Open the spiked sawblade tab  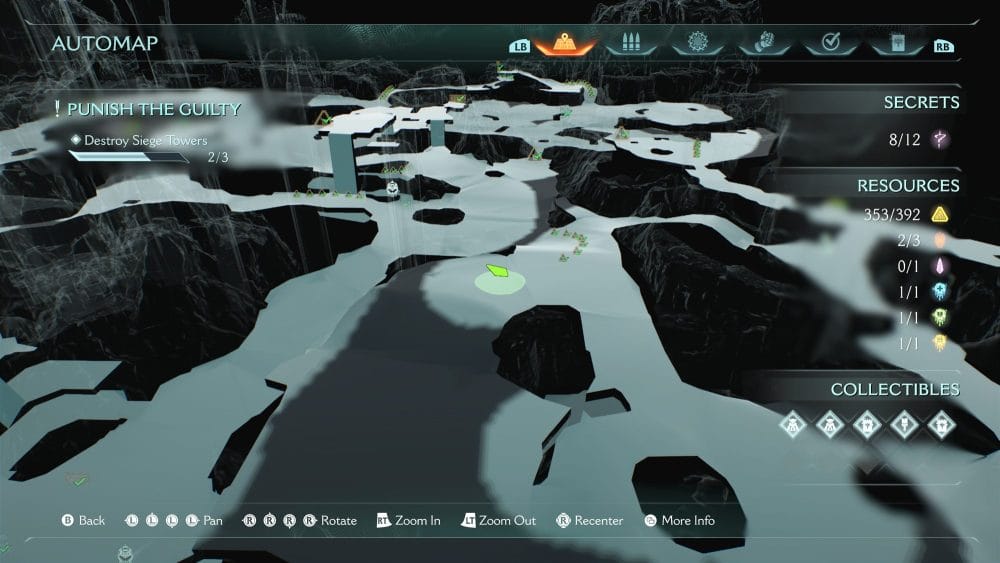(696, 43)
